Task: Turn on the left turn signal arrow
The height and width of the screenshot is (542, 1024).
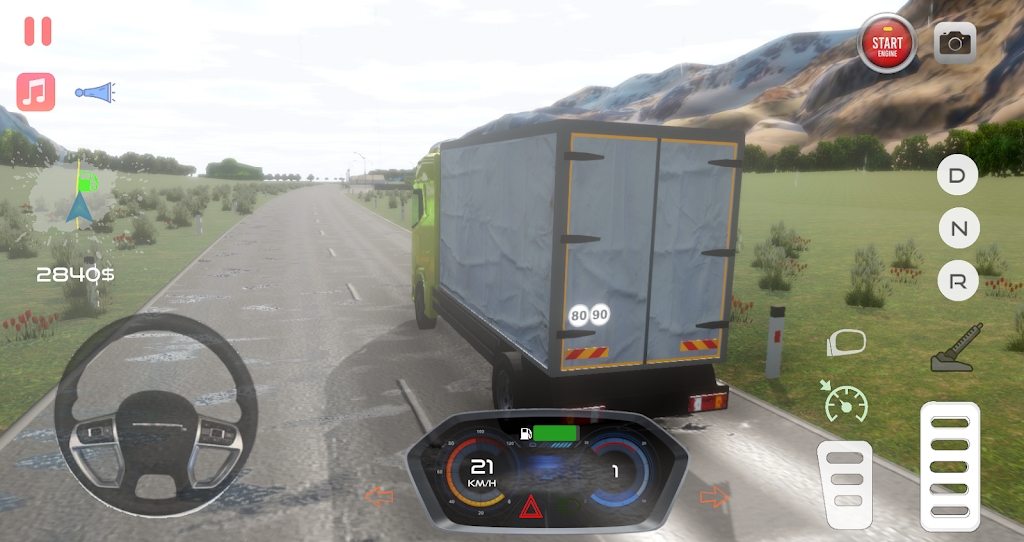Action: (378, 496)
